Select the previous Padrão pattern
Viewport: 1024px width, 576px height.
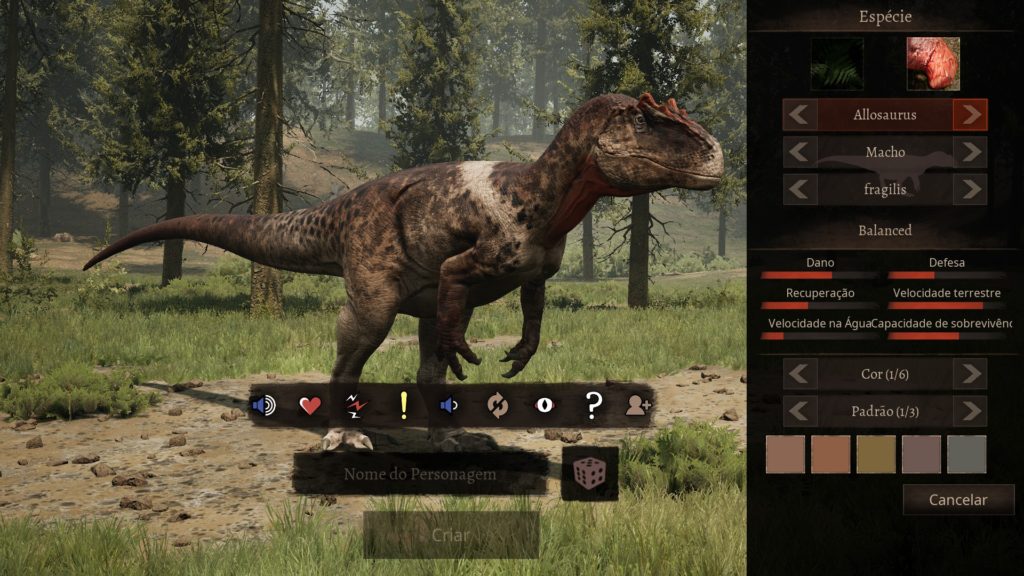[x=799, y=411]
